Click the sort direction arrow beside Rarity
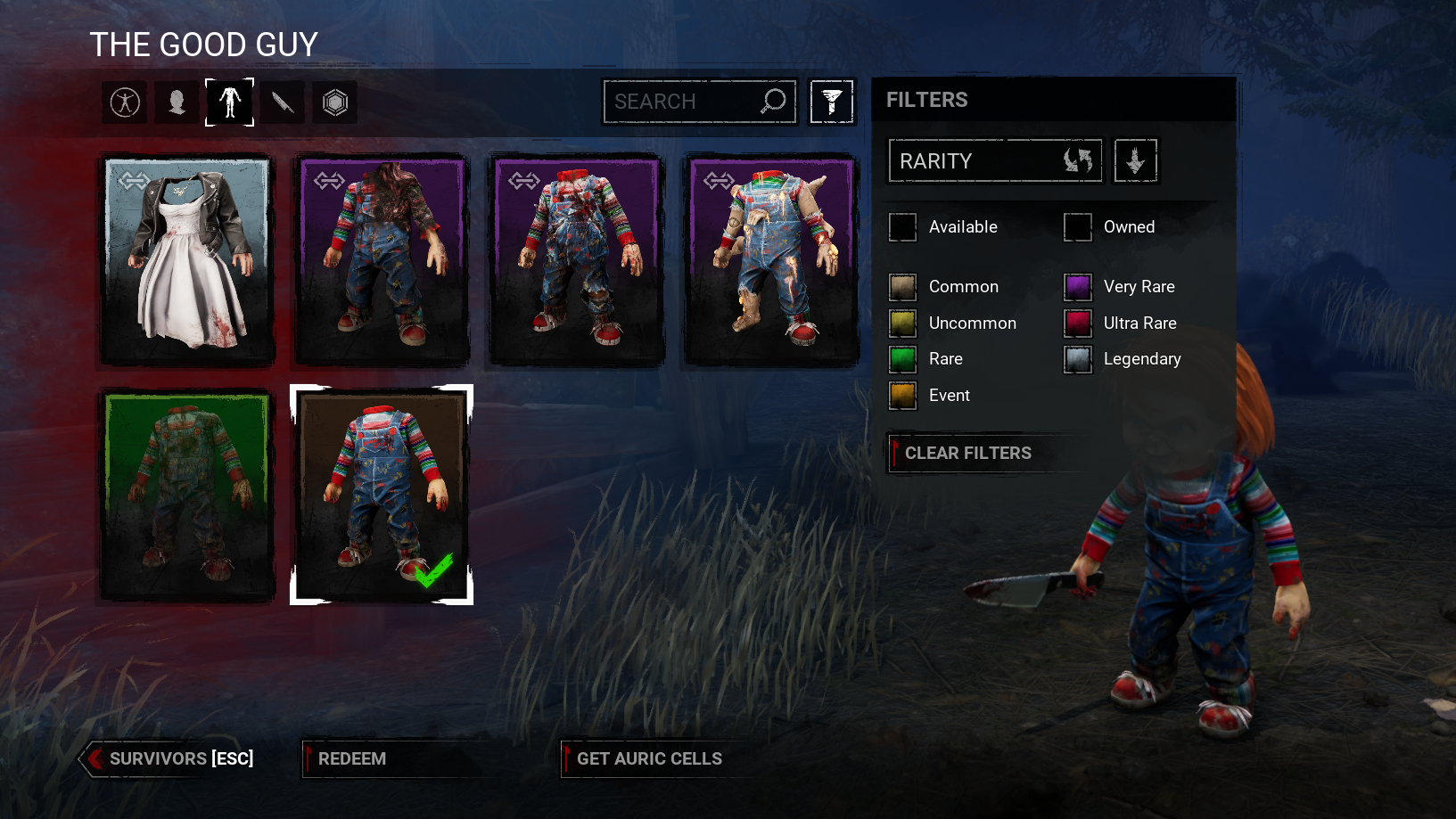 pyautogui.click(x=1136, y=160)
